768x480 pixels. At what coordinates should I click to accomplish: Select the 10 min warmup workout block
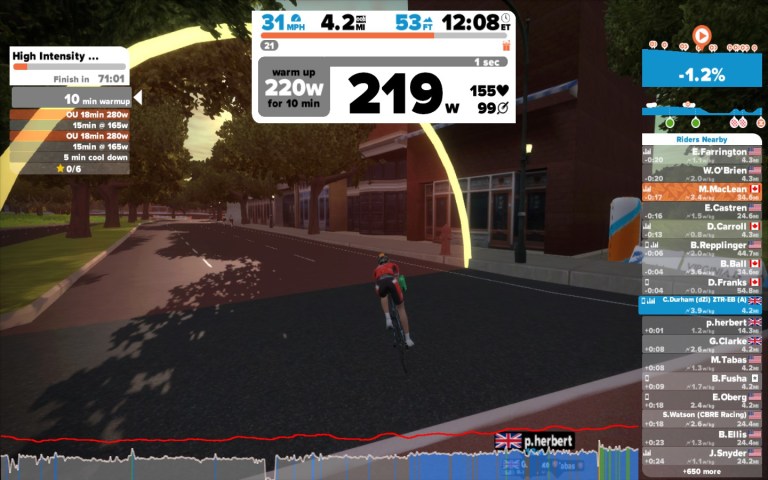coord(70,99)
